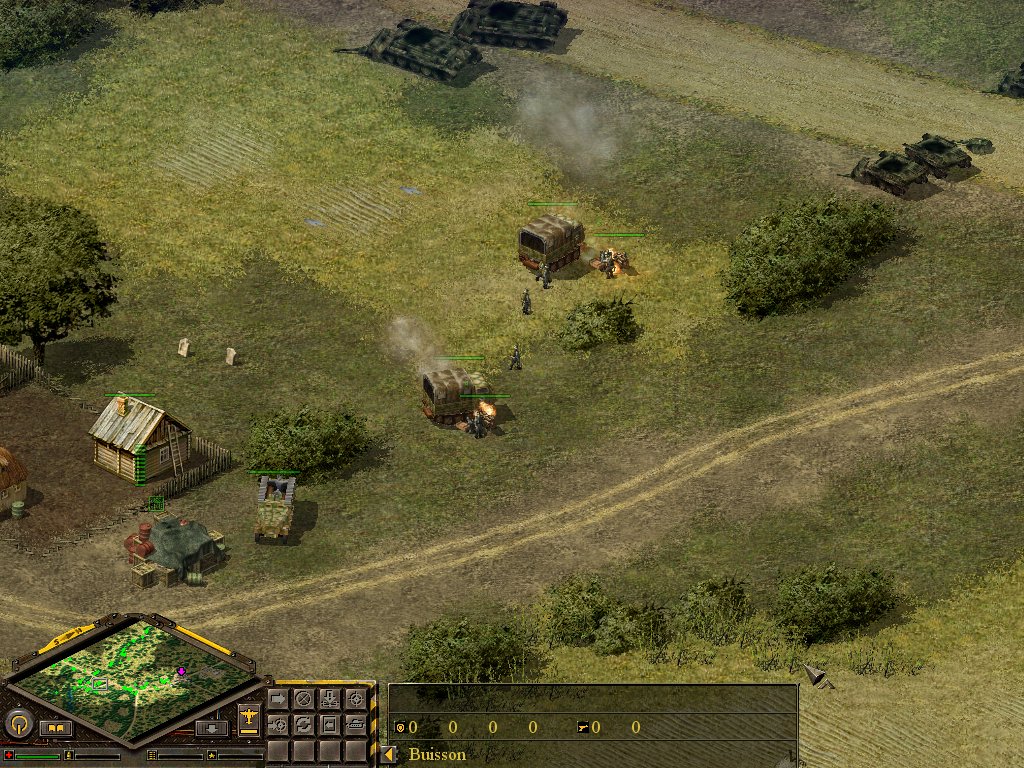The image size is (1024, 768).
Task: Collapse the info panel with yellow arrow
Action: pos(388,754)
